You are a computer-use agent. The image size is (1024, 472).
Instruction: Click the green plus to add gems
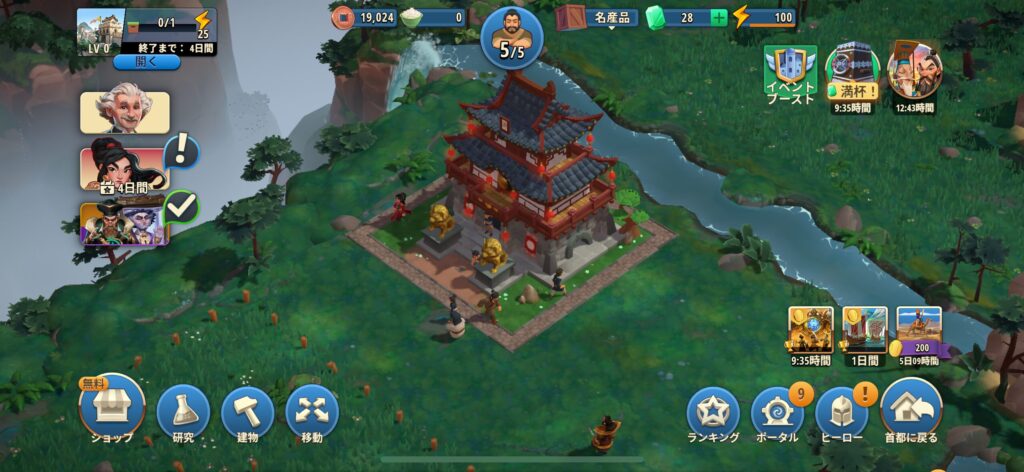pyautogui.click(x=718, y=17)
